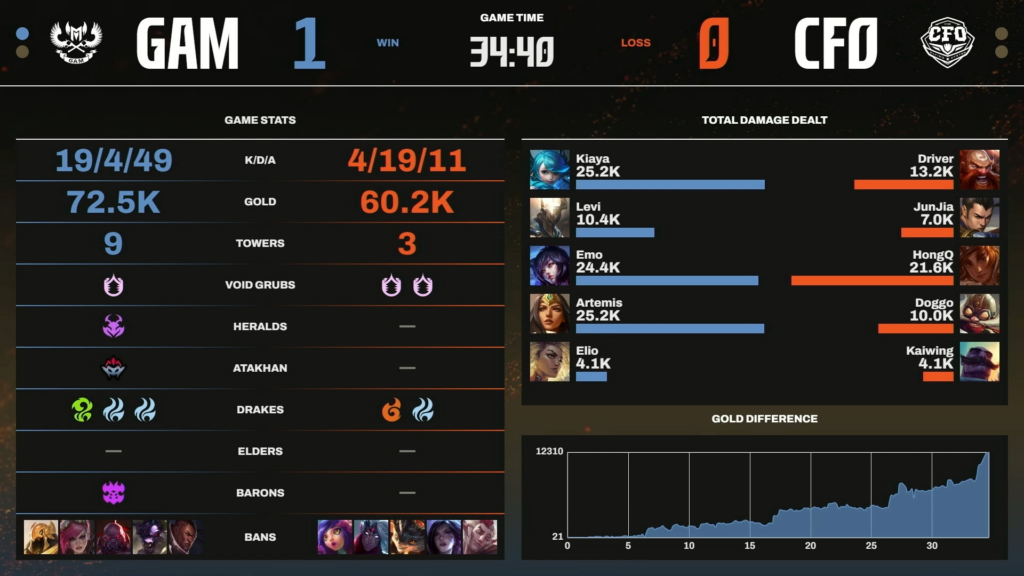
Task: Click HongQ's champion portrait
Action: [979, 265]
